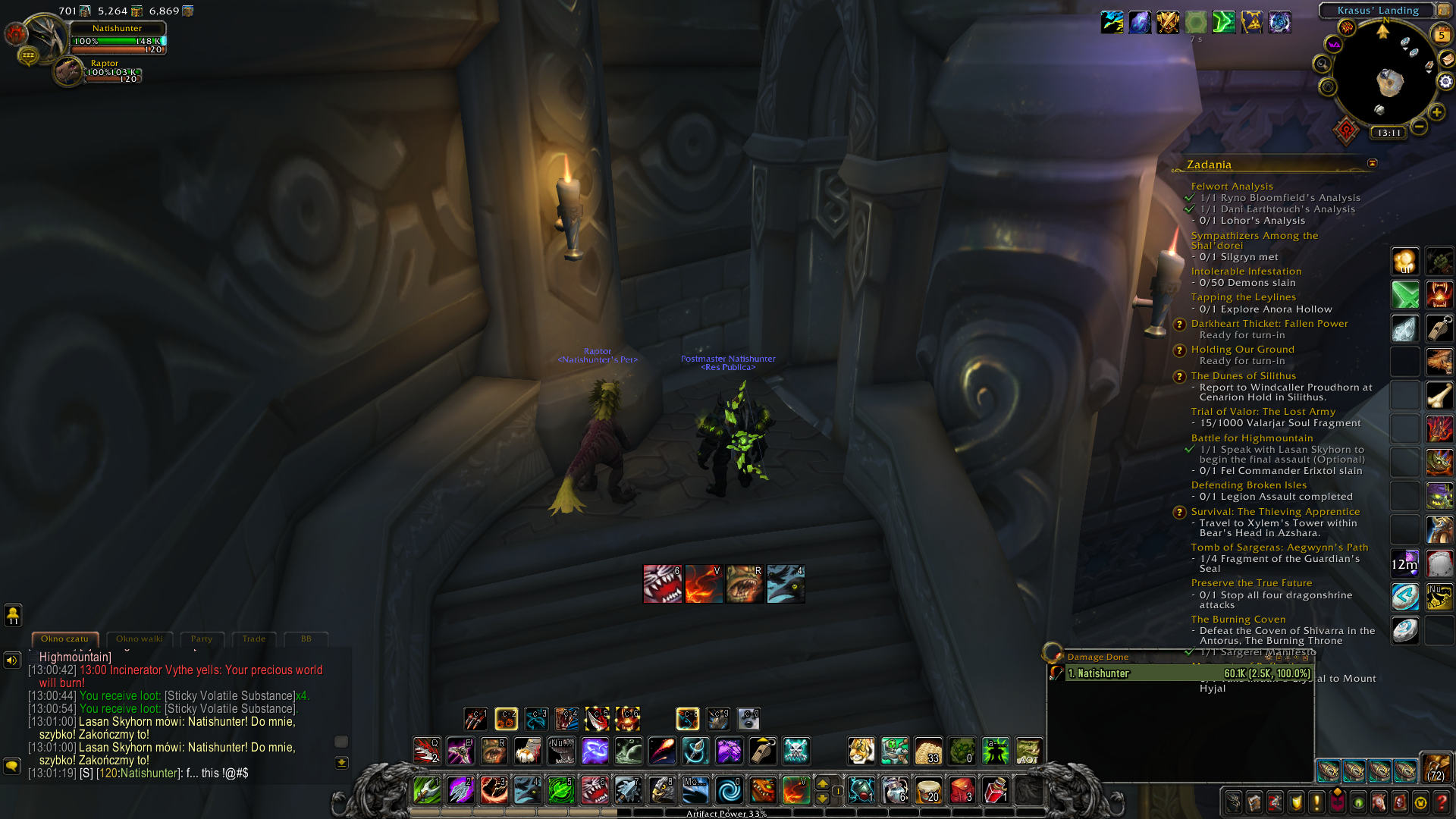Open the WeakAuras minimap button
Viewport: 1456px width, 819px height.
1334,45
